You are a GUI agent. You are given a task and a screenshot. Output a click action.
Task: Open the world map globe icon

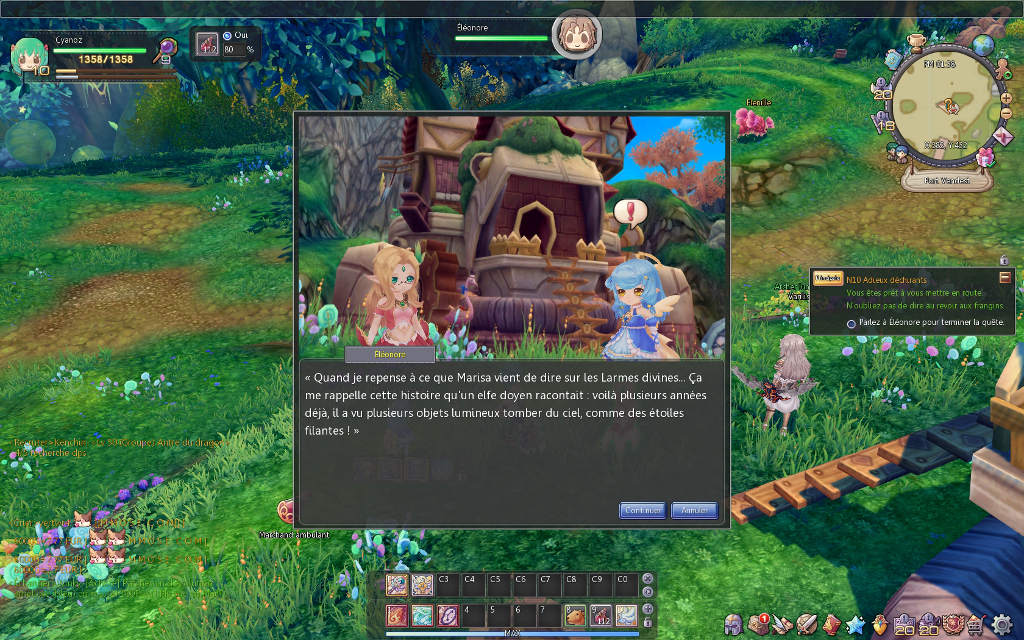pos(984,45)
